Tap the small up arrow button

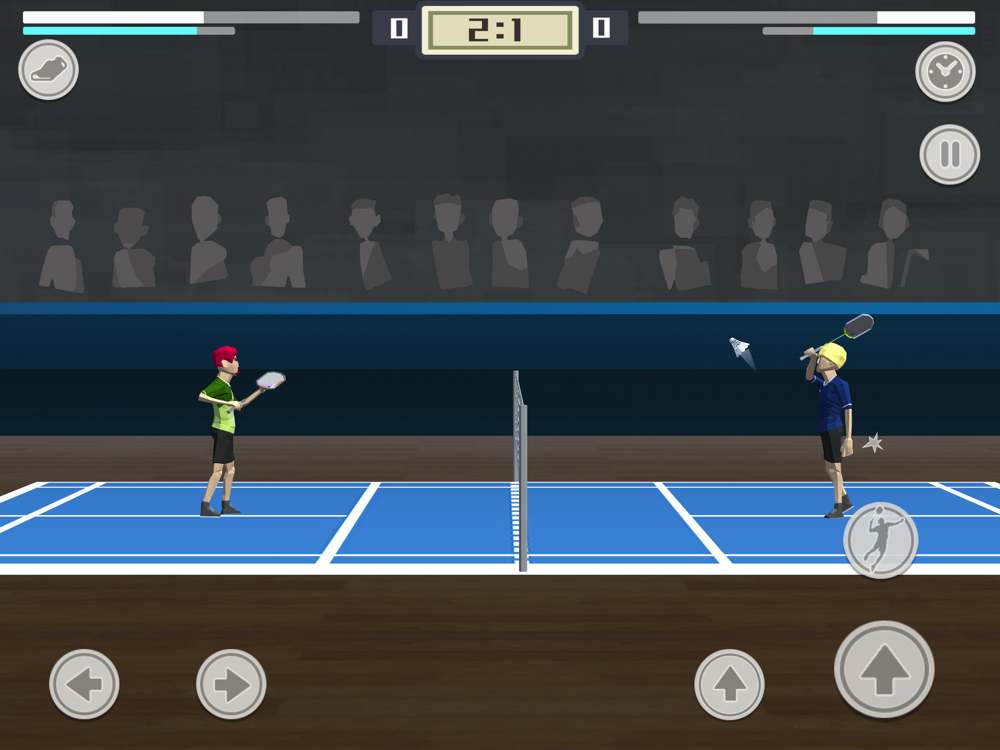pos(729,684)
